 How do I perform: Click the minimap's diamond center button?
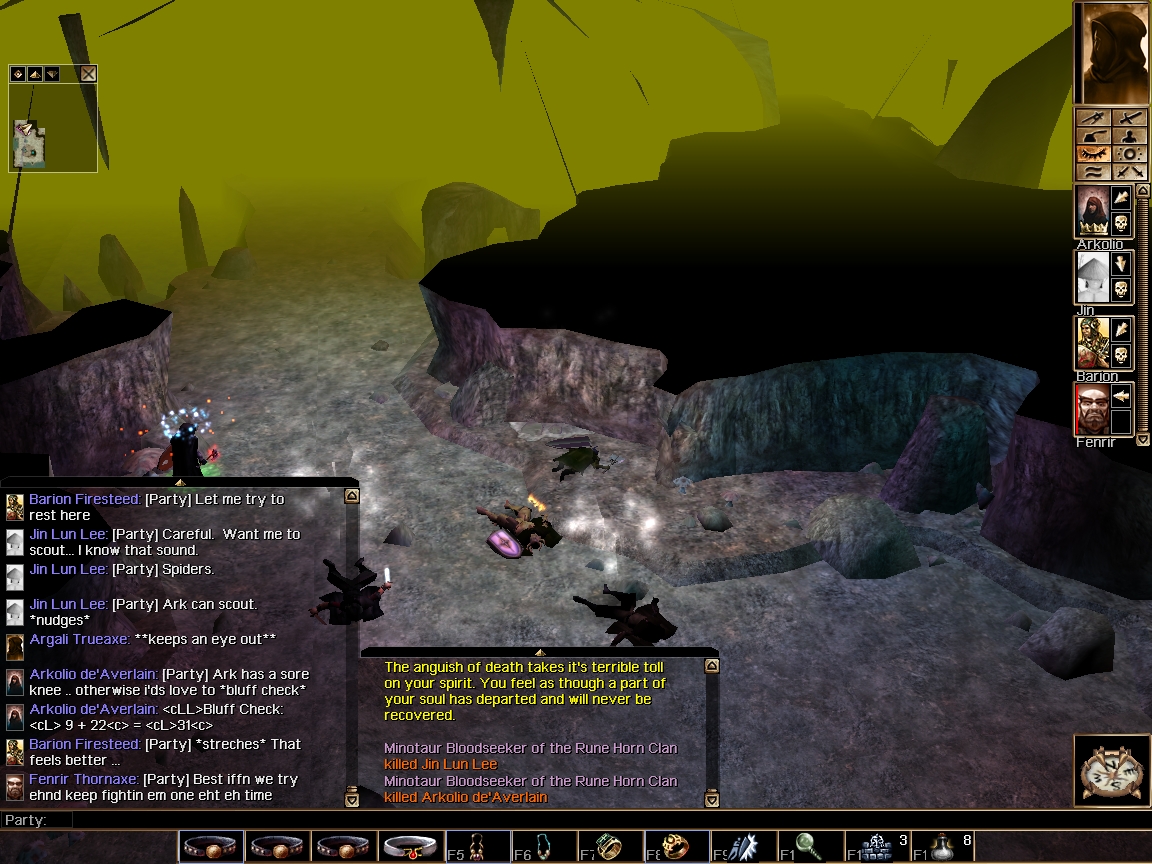[x=18, y=74]
